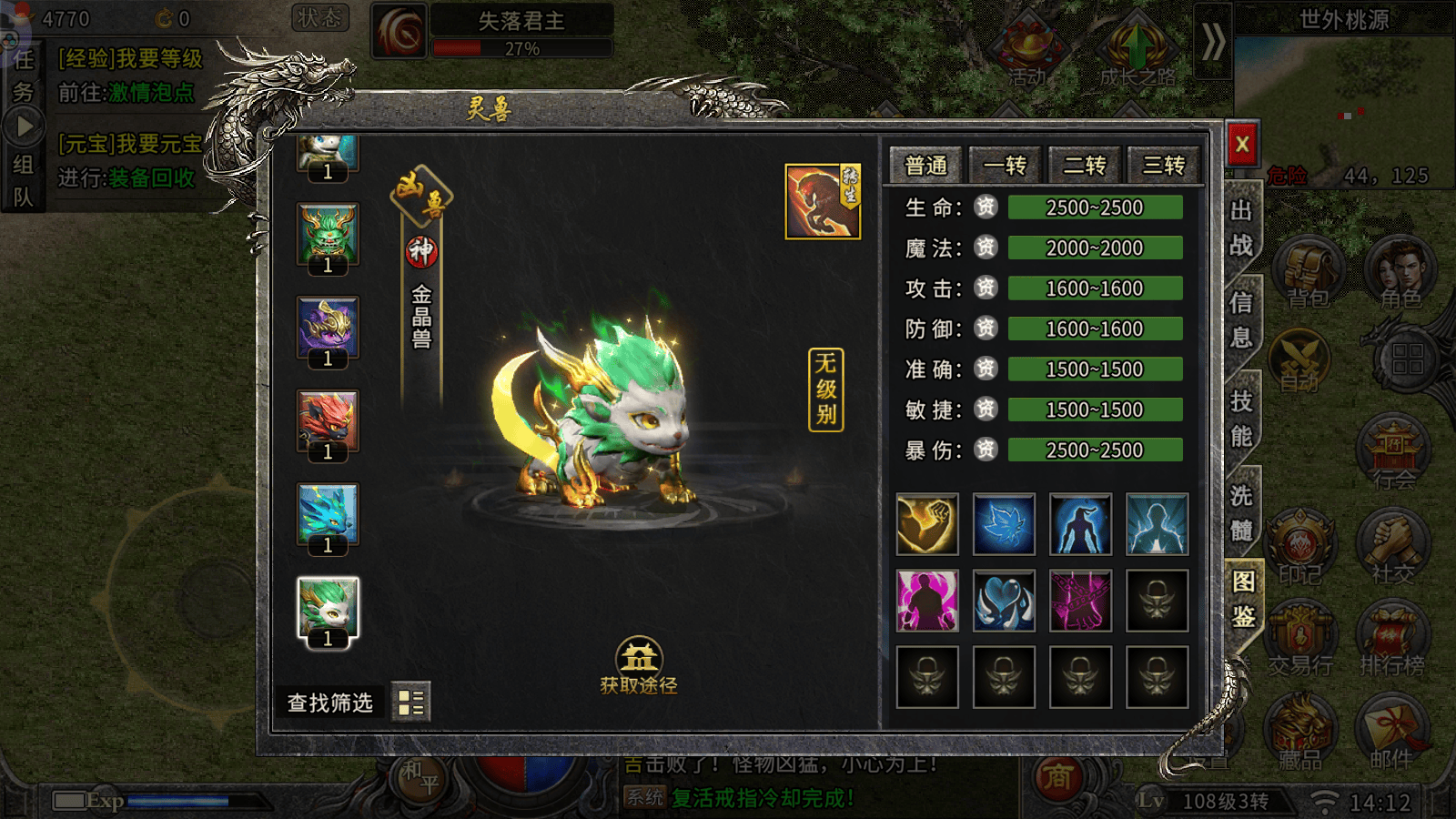Select the red beast portrait in list
The image size is (1456, 819).
[328, 421]
